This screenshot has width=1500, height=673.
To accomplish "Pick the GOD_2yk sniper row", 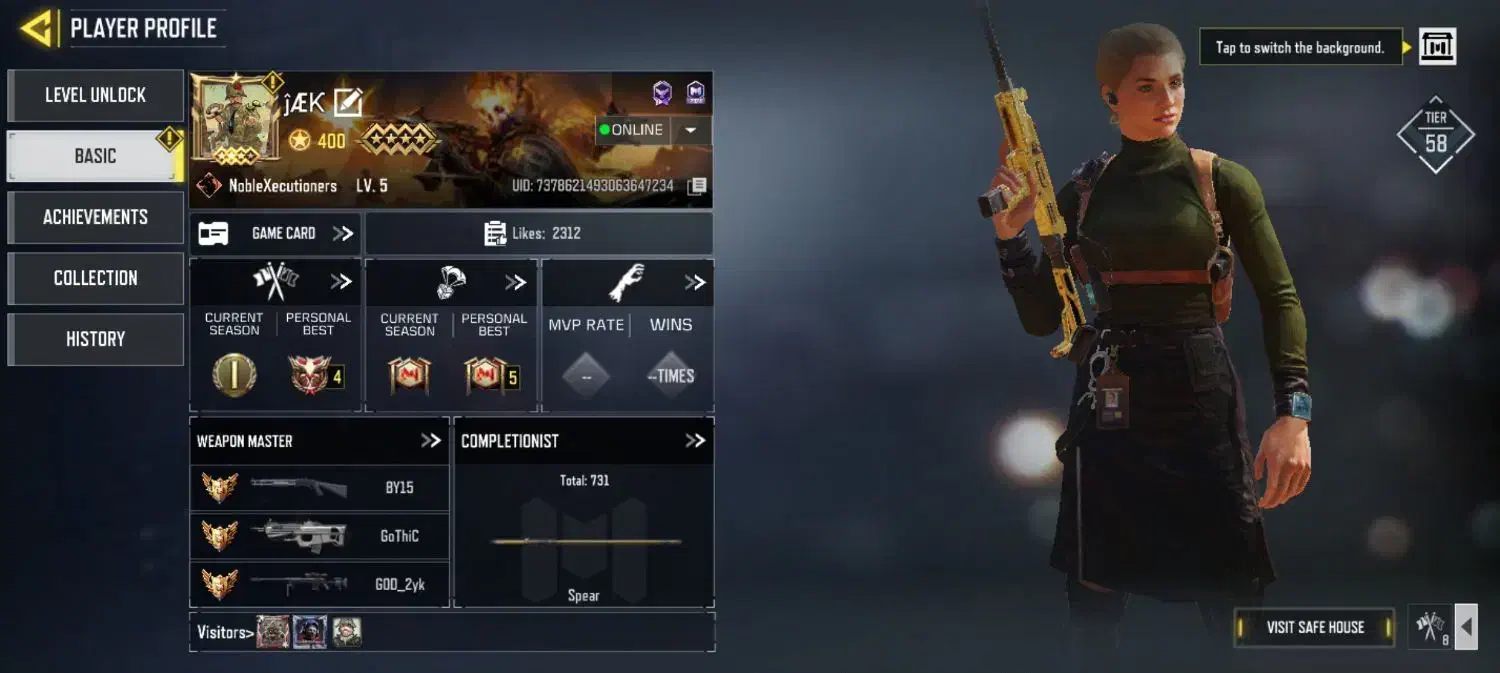I will tap(319, 584).
